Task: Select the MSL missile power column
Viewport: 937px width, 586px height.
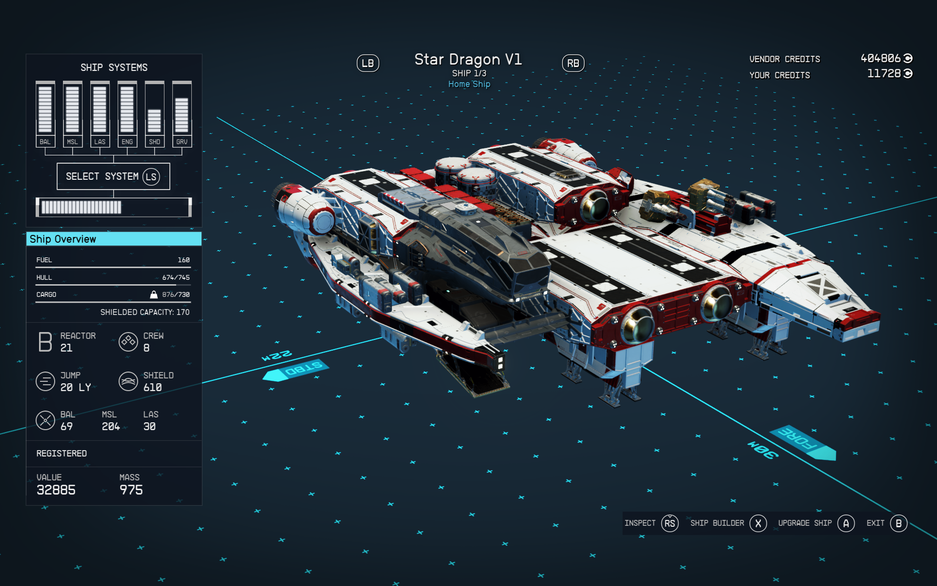Action: point(72,115)
